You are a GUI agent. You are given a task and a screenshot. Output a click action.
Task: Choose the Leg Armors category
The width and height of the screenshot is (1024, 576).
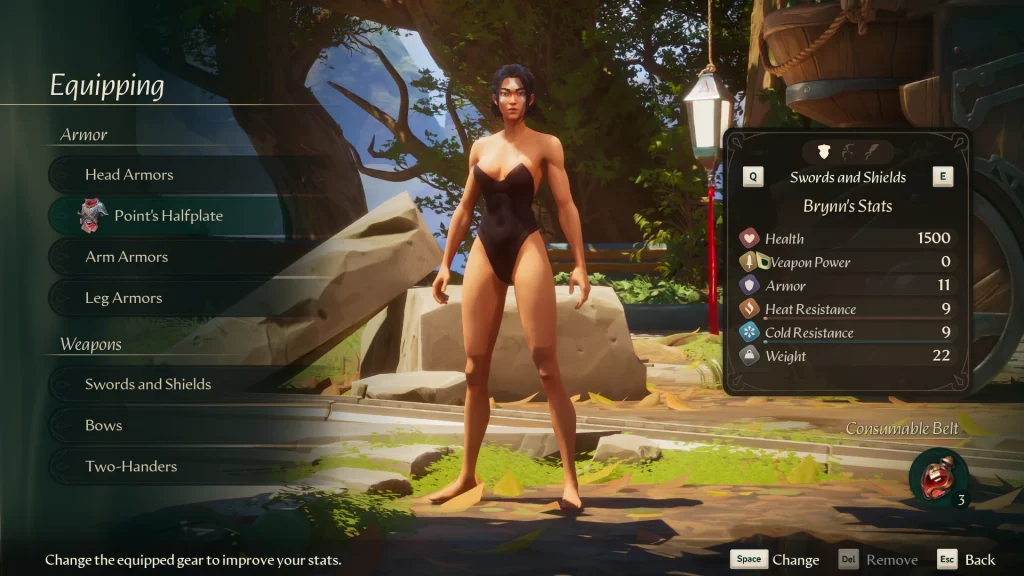124,298
